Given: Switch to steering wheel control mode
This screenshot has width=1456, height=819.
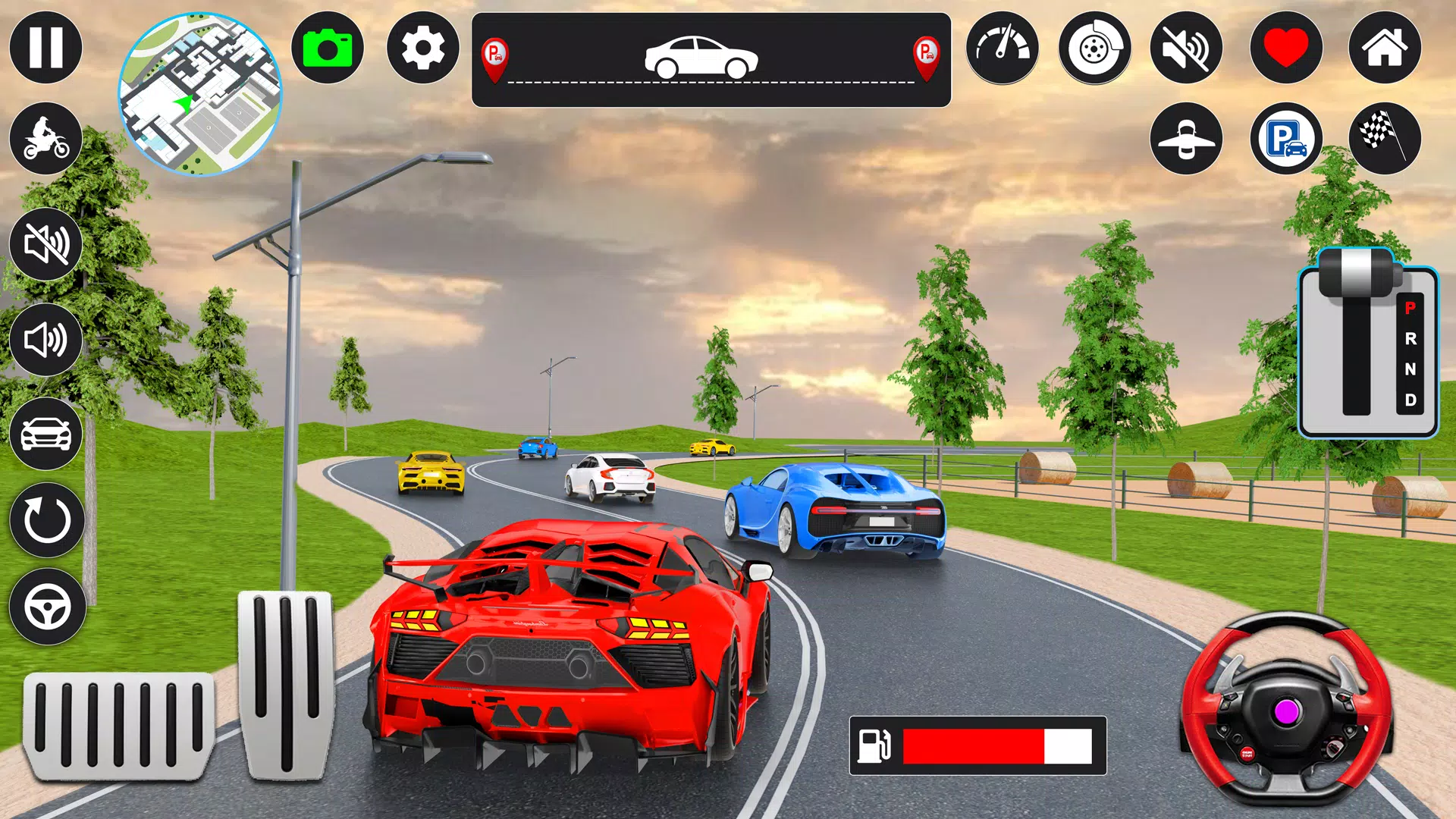Looking at the screenshot, I should (x=47, y=607).
